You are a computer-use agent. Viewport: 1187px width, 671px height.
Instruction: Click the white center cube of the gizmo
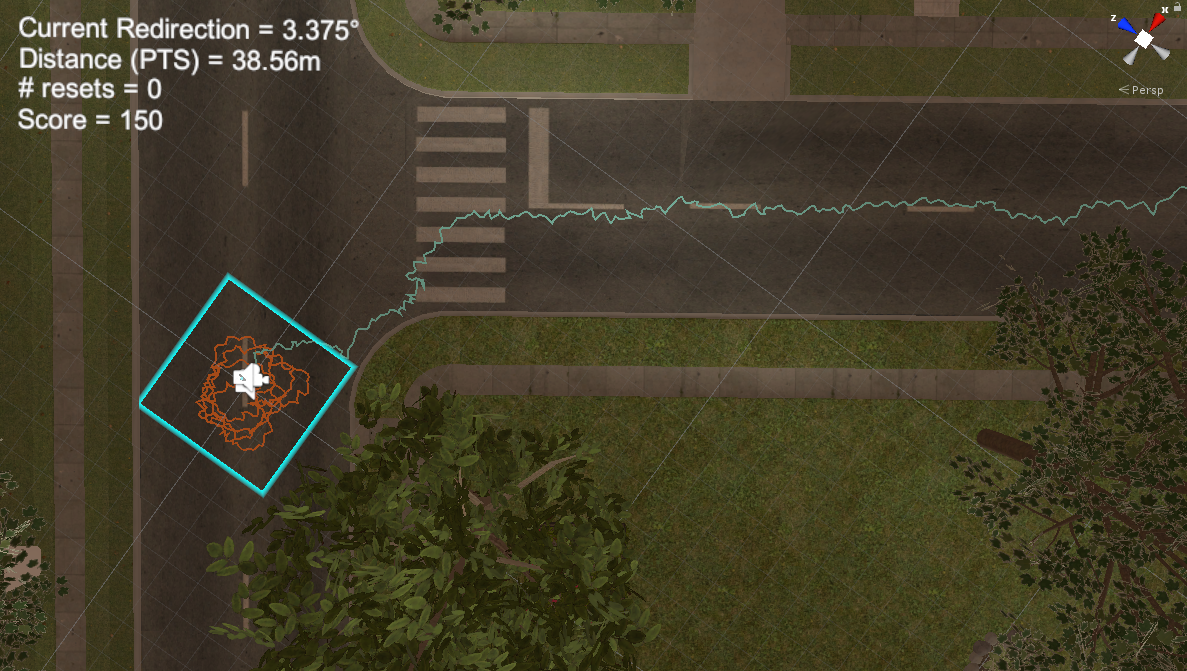click(1143, 39)
